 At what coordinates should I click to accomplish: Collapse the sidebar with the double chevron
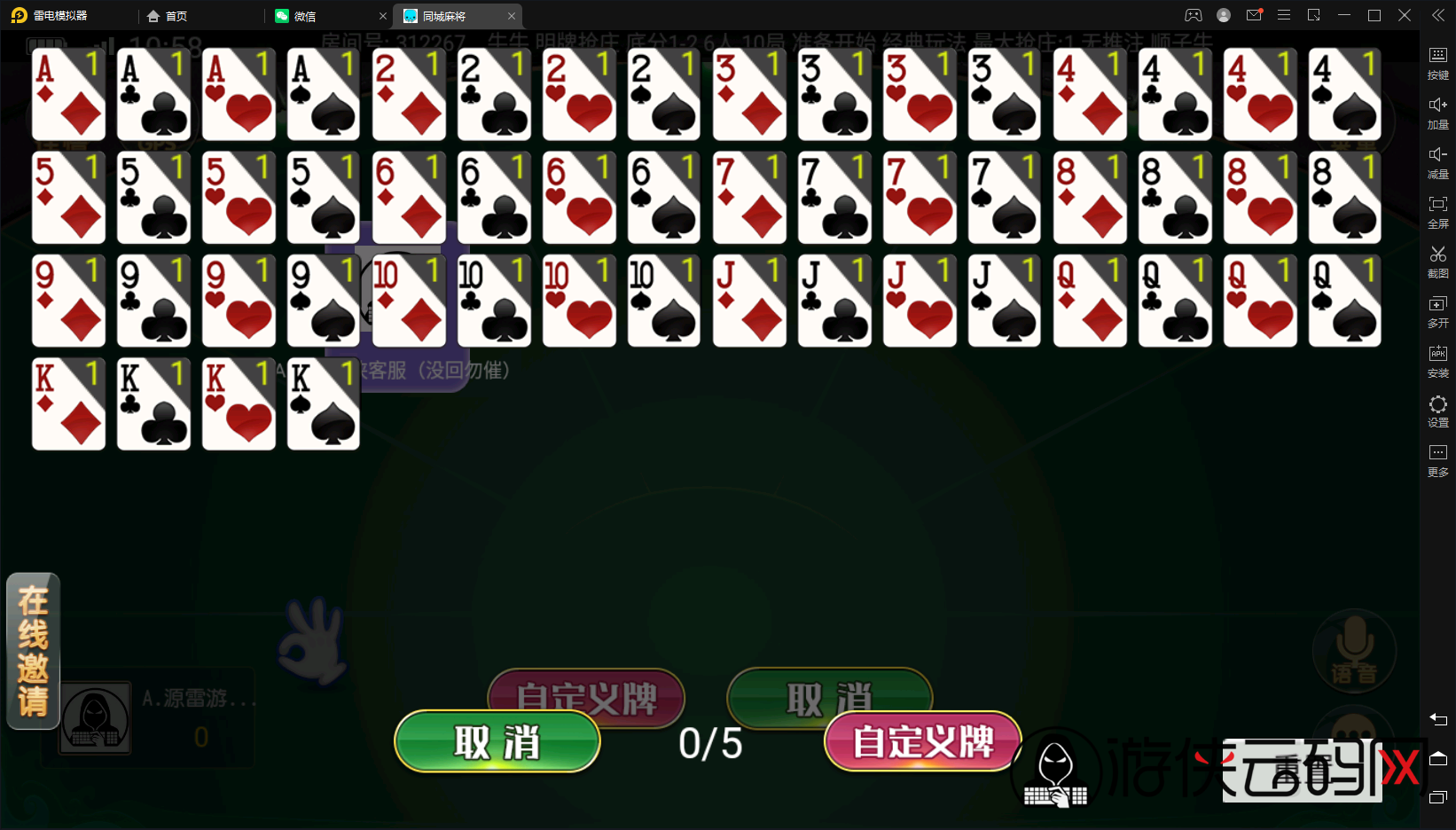pyautogui.click(x=1437, y=14)
